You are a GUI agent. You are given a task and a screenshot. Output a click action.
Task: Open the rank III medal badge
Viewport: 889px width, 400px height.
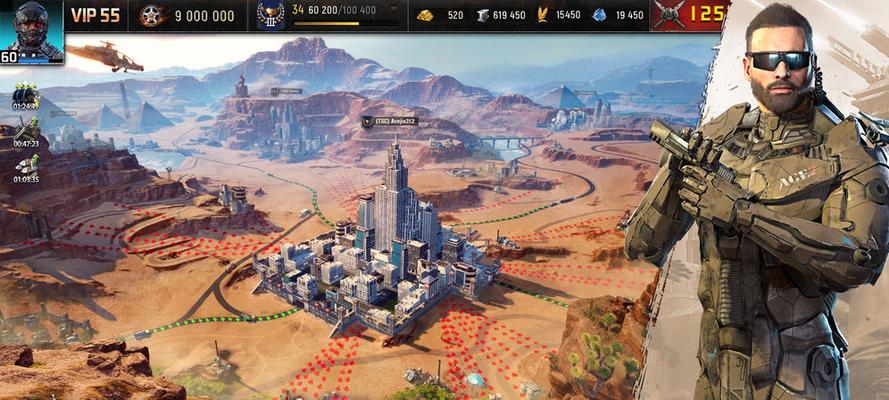pos(270,16)
